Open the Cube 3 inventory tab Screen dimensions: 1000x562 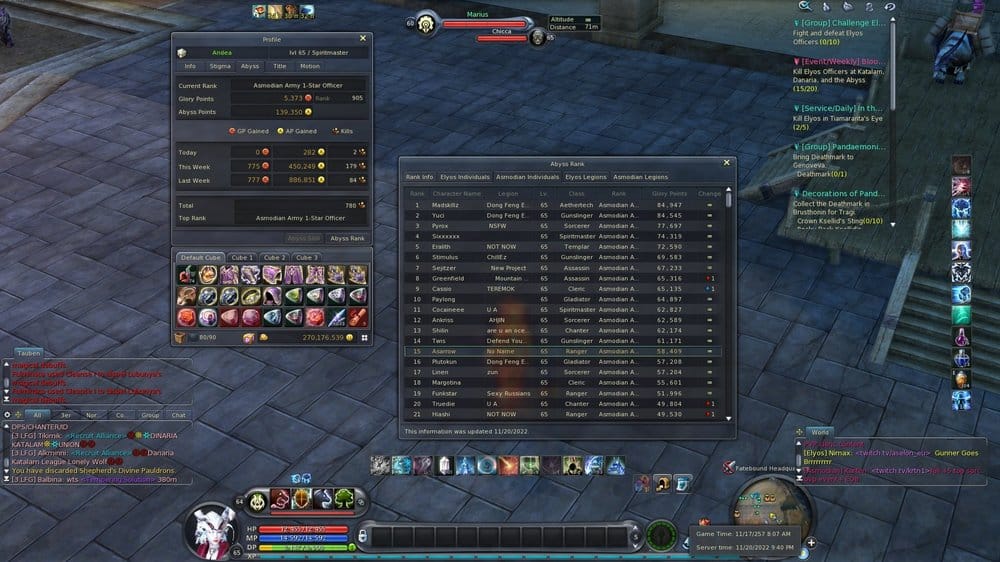point(306,257)
